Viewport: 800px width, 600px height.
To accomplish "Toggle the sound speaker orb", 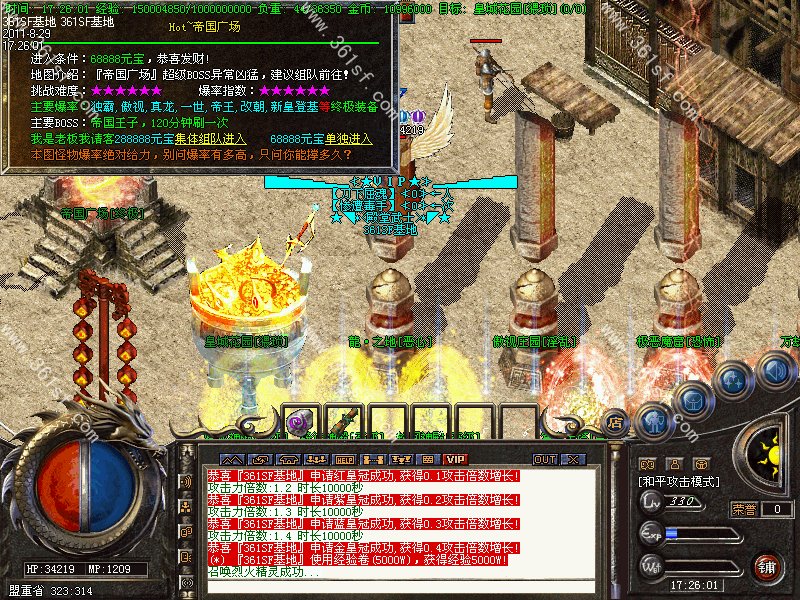I will [773, 371].
